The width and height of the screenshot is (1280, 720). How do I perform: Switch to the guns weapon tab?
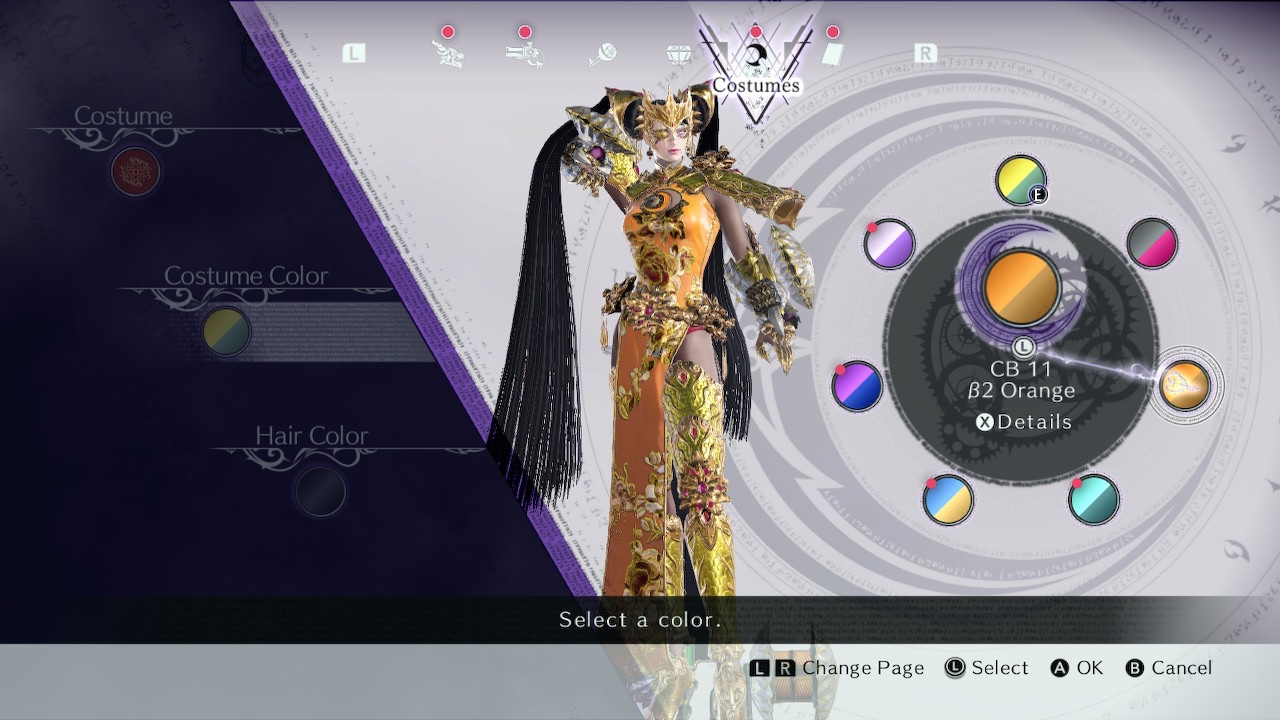[x=524, y=54]
